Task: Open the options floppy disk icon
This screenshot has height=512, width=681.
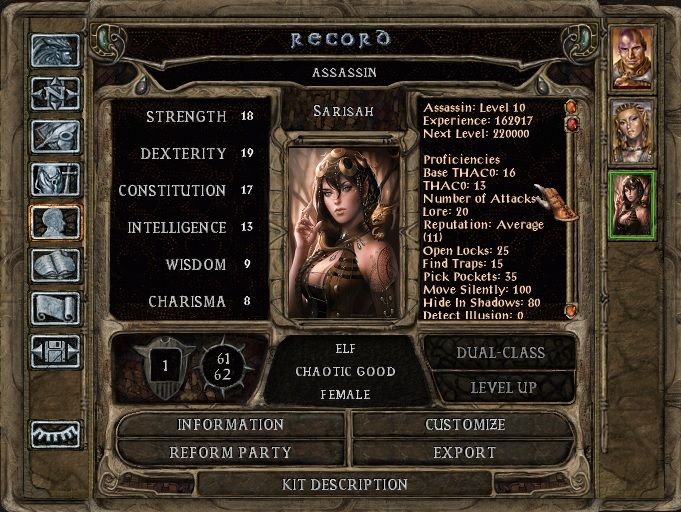Action: pyautogui.click(x=55, y=350)
